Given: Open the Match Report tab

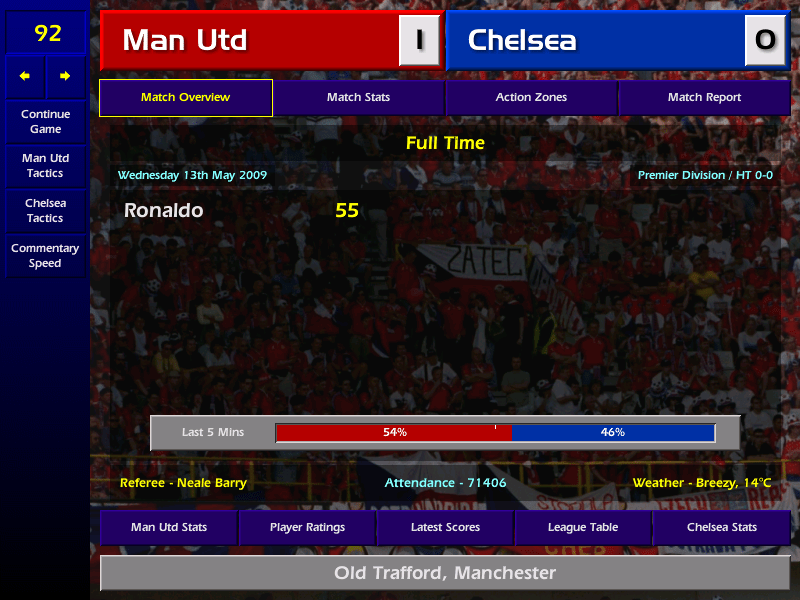Looking at the screenshot, I should (x=704, y=98).
